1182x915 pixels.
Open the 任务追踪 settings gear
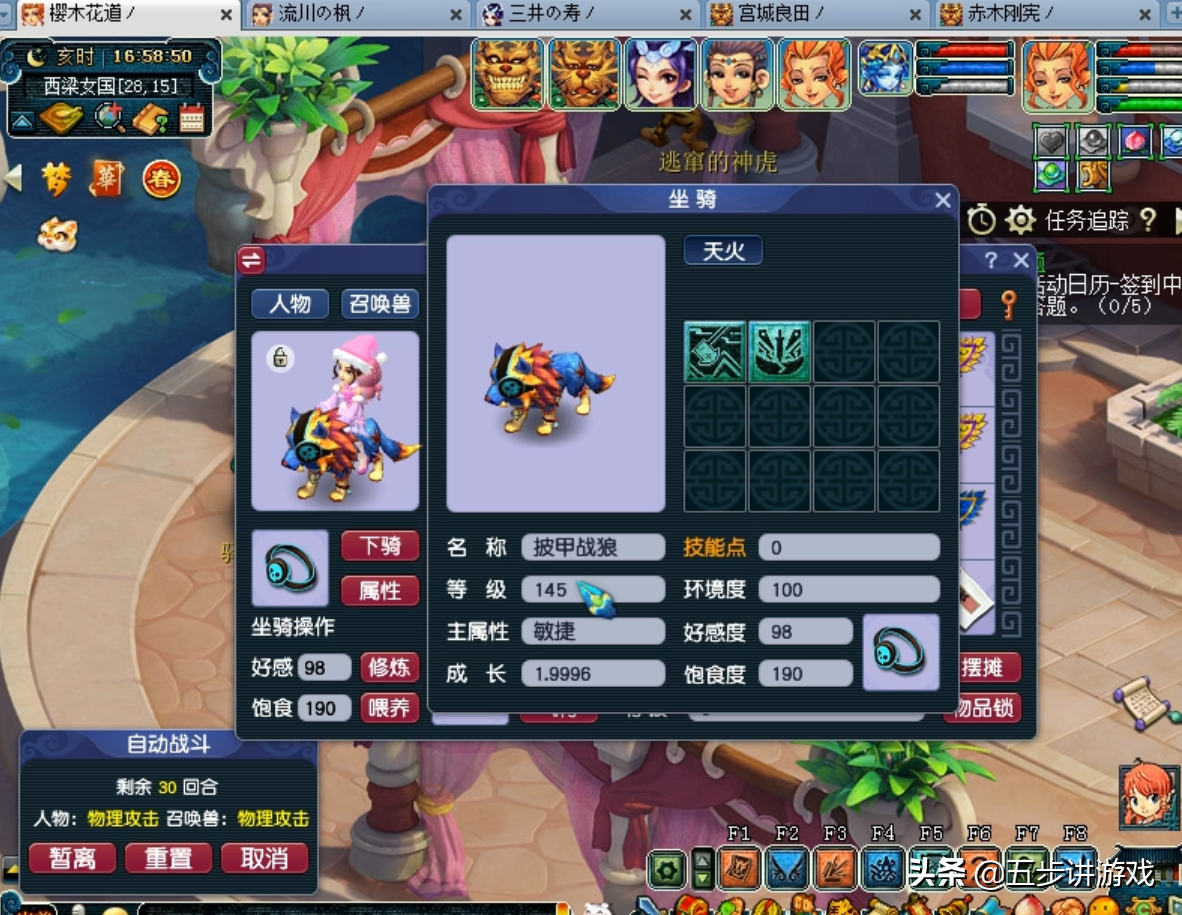(1020, 220)
